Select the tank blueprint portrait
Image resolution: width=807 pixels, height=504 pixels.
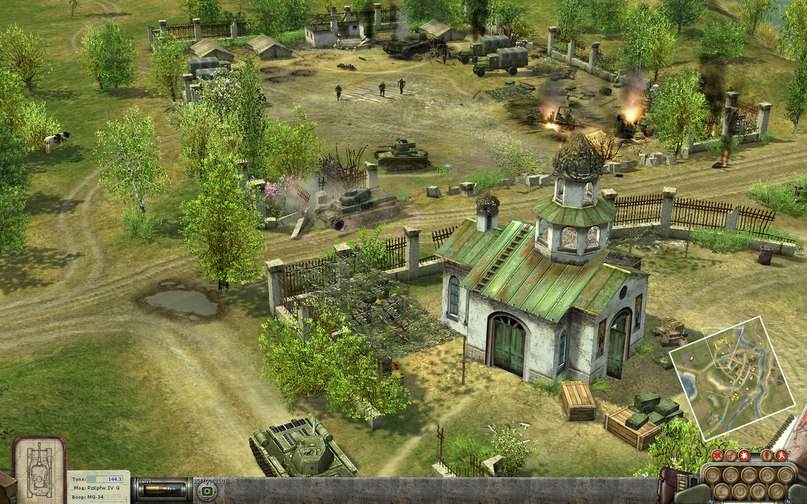[x=39, y=467]
